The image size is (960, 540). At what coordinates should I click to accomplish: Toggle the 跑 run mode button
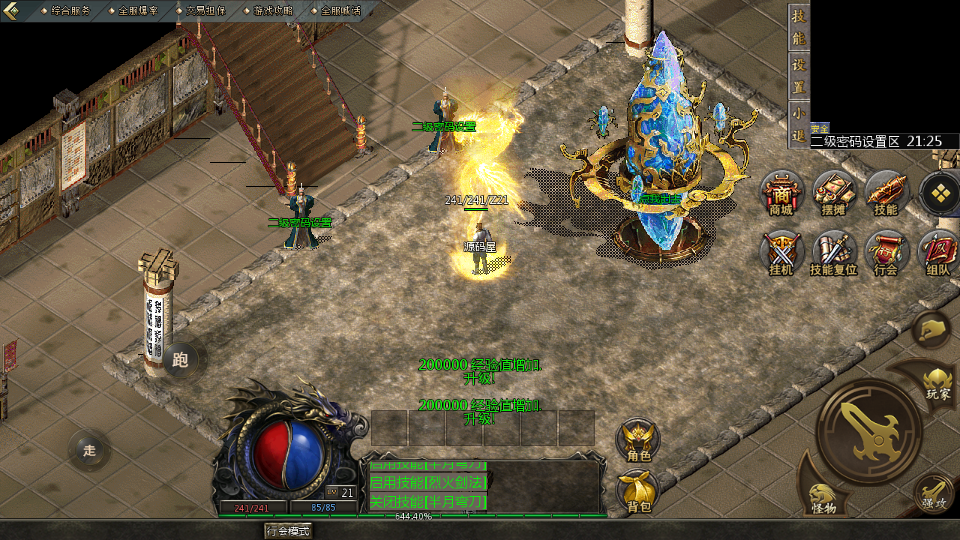pyautogui.click(x=181, y=360)
